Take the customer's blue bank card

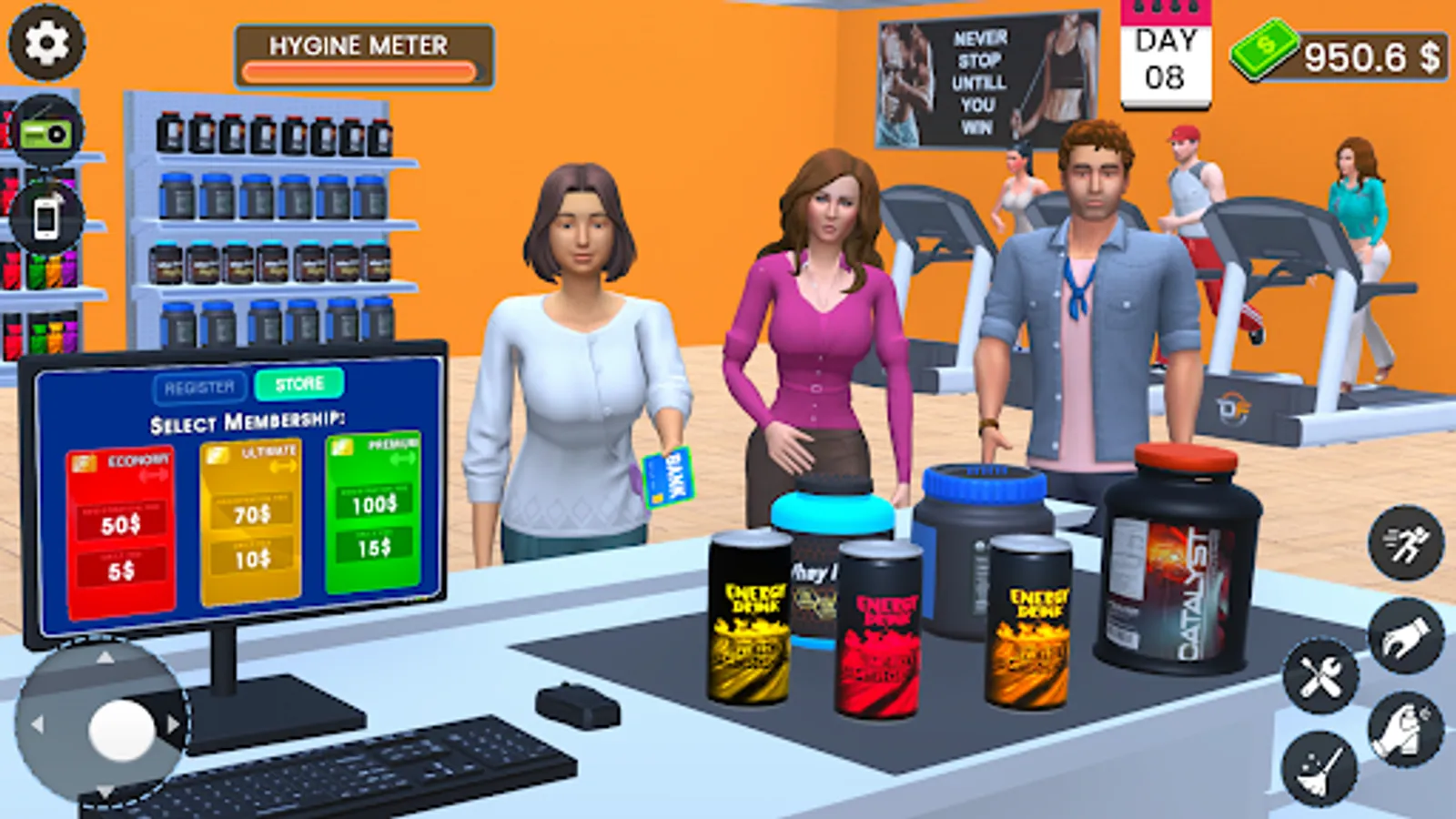point(669,480)
